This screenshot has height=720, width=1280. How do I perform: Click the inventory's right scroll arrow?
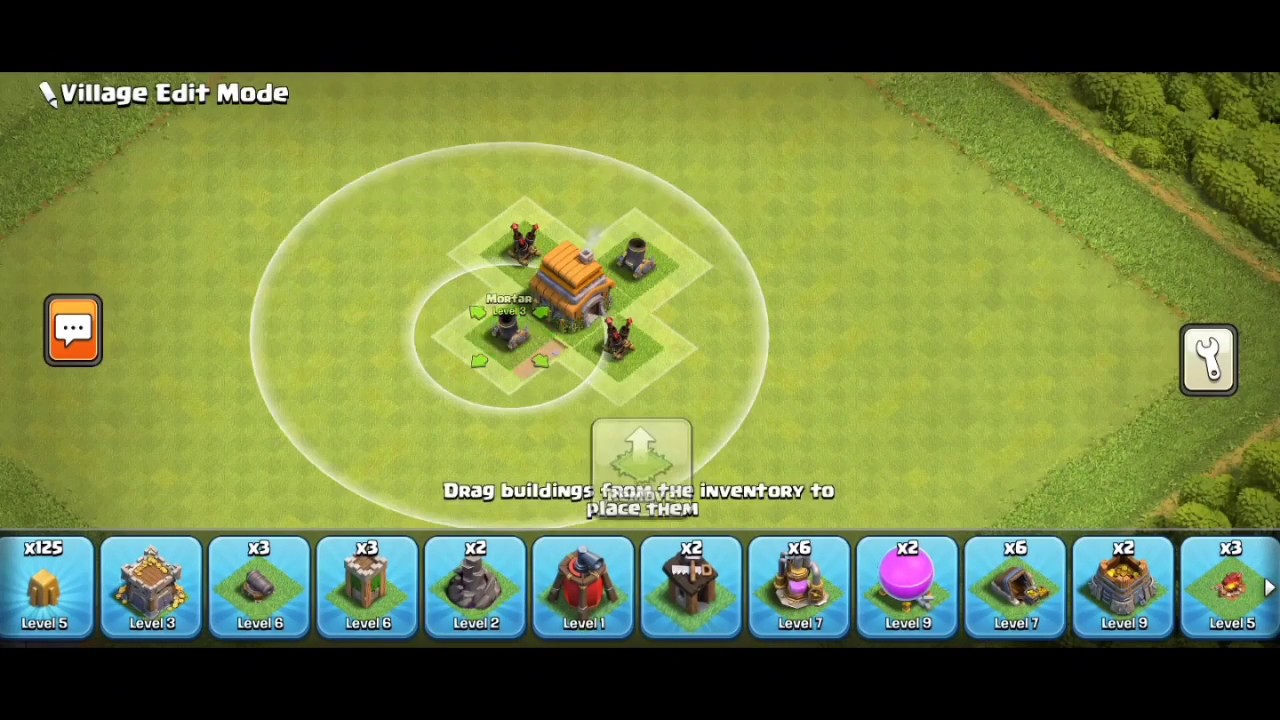pyautogui.click(x=1270, y=588)
